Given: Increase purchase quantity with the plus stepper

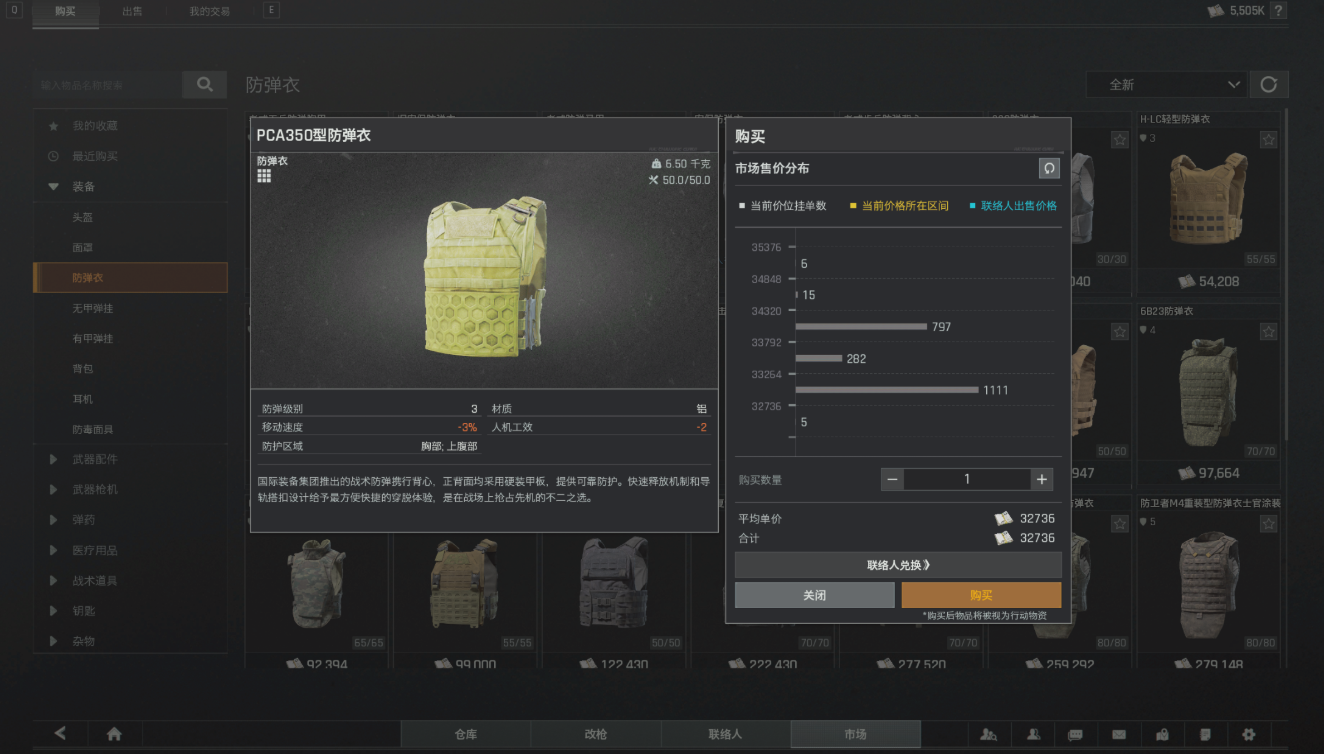Looking at the screenshot, I should pyautogui.click(x=1042, y=479).
